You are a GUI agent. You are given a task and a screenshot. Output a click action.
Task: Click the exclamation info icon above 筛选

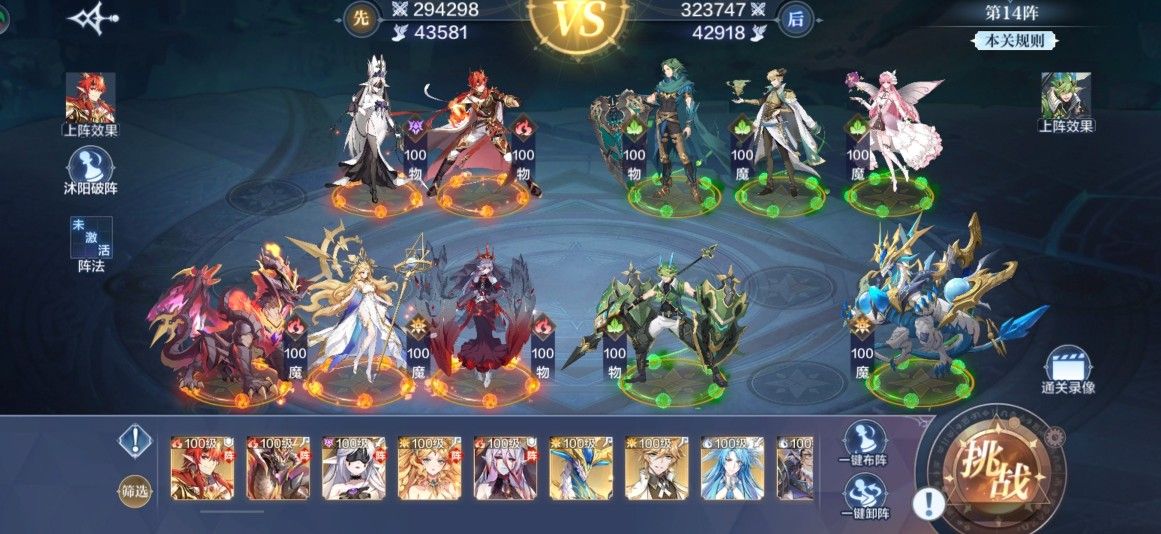click(135, 440)
